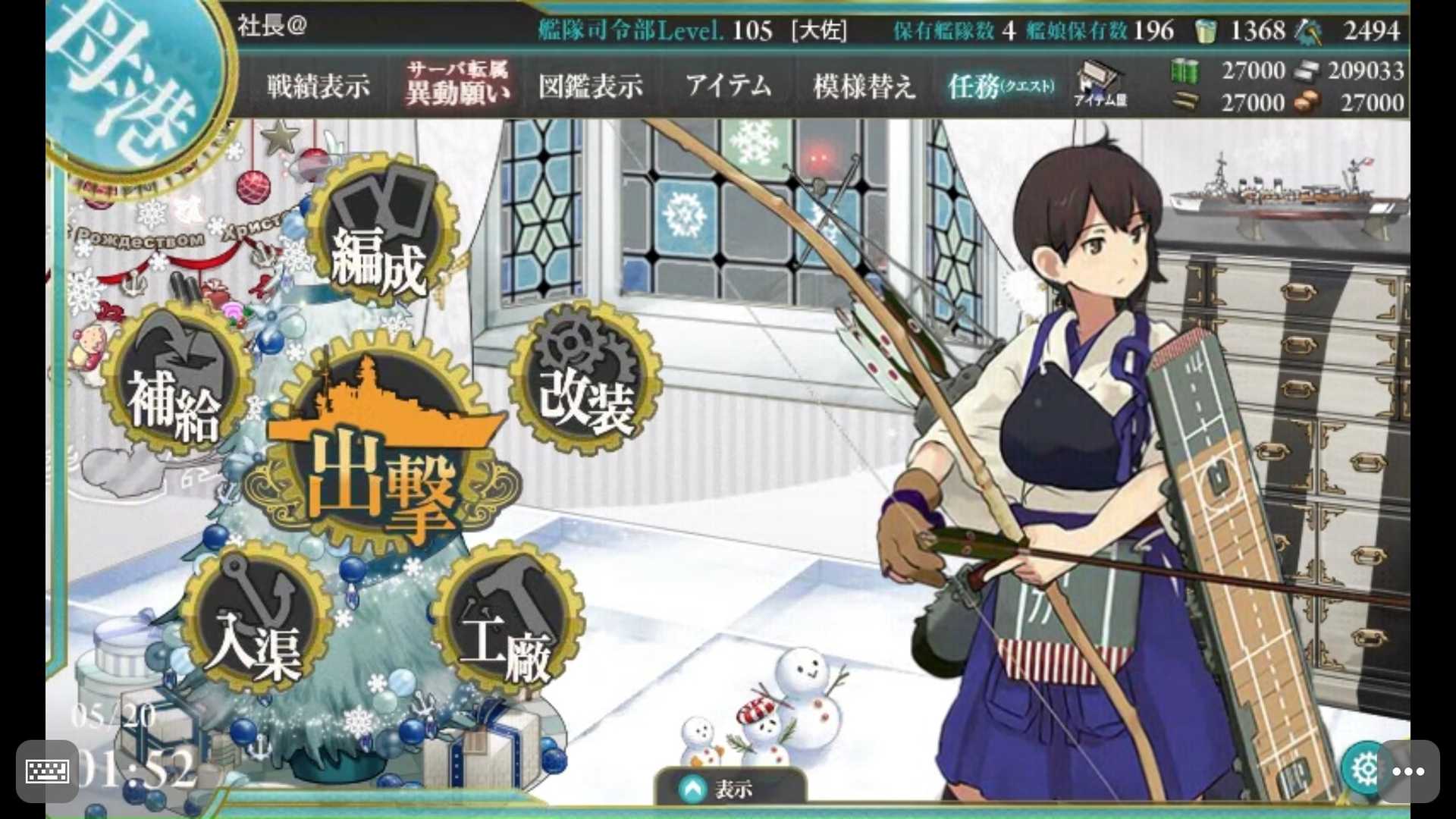Open the サーバ転属 異動願い transfer request
1456x819 pixels.
(457, 83)
